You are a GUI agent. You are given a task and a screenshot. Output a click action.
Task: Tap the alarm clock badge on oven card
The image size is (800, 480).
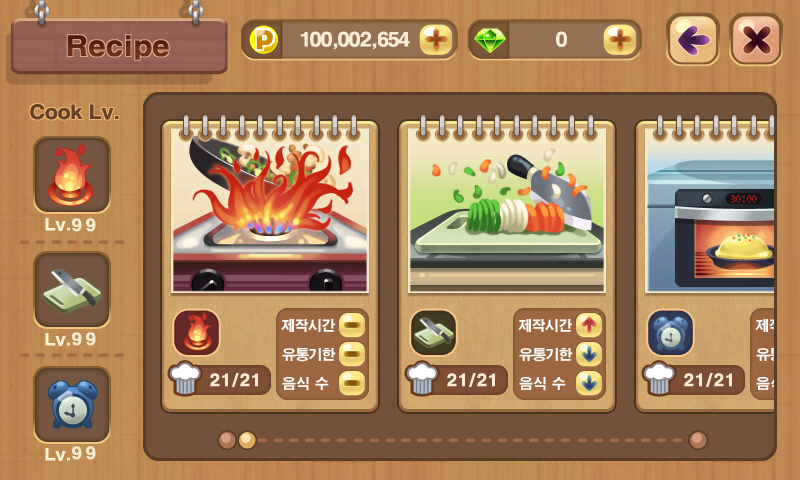(x=670, y=332)
